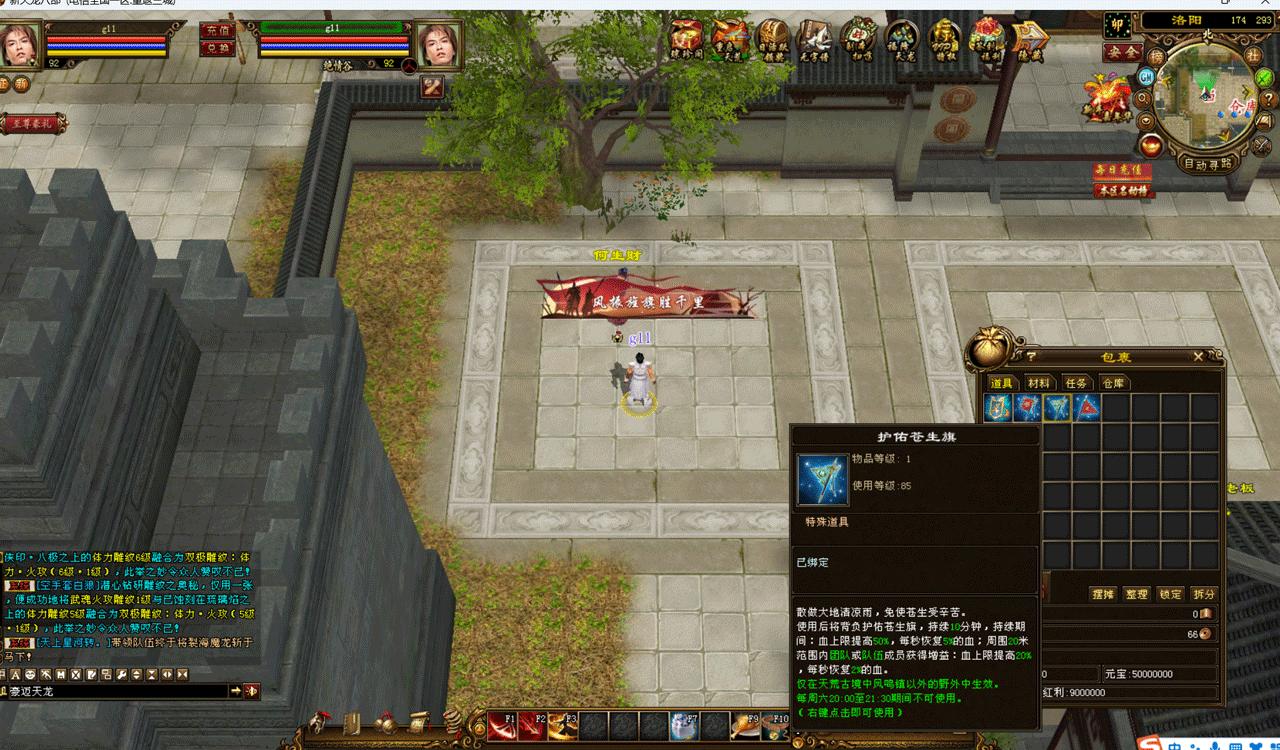Select the red triangular flag item

[x=1087, y=407]
